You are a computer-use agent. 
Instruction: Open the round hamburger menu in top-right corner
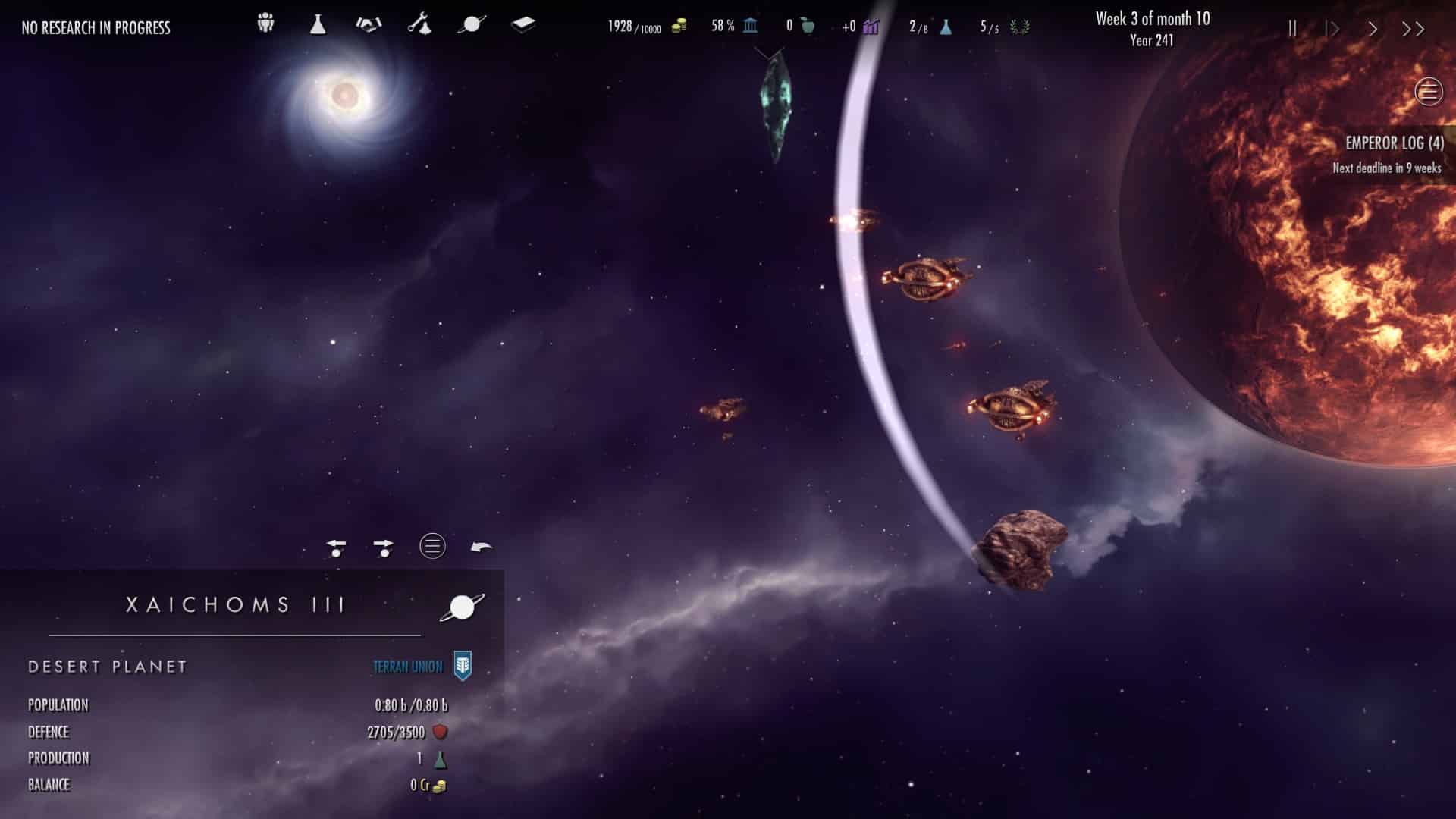pyautogui.click(x=1429, y=92)
